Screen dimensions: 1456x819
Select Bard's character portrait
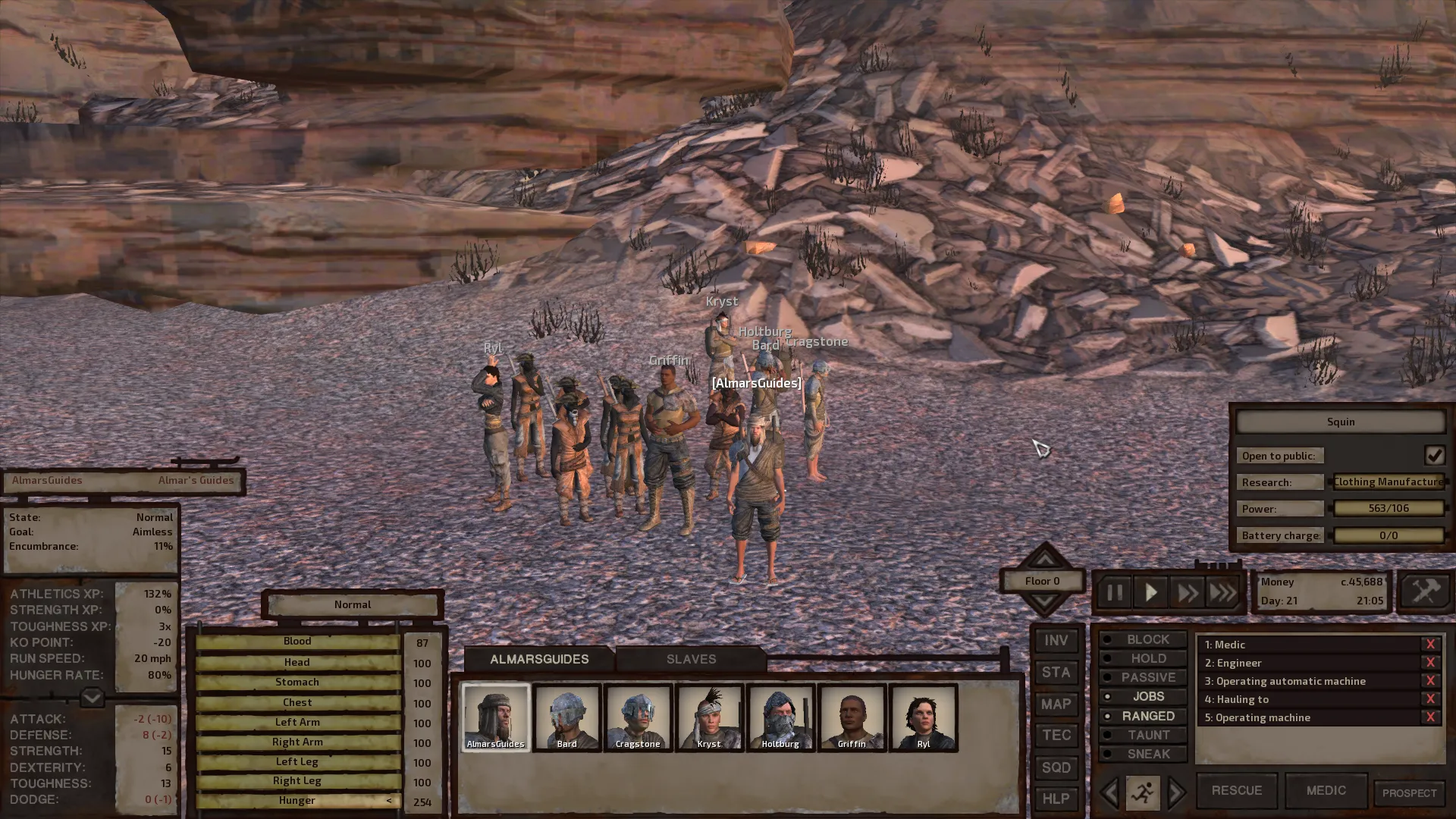tap(567, 717)
